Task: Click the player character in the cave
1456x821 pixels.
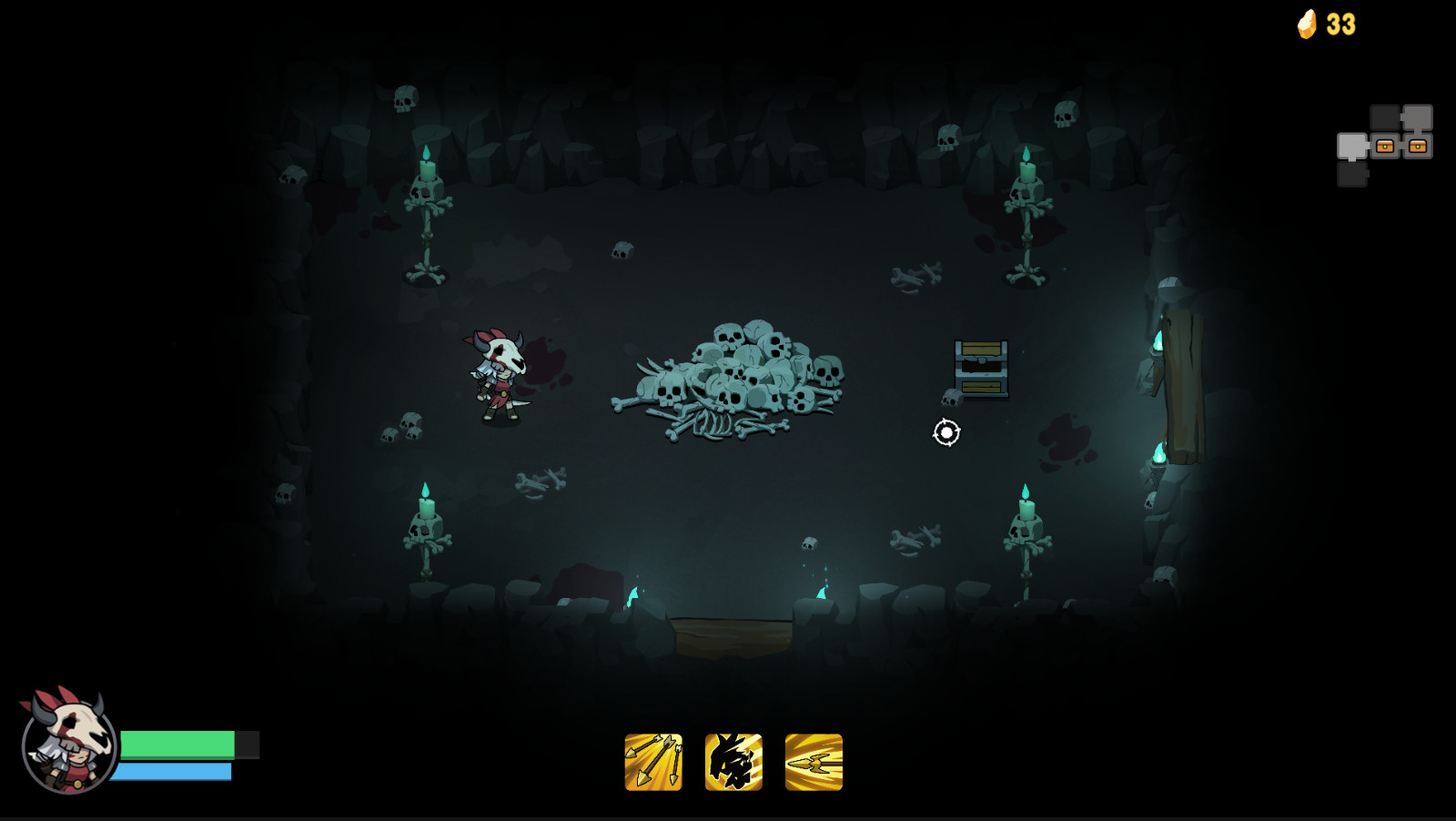Action: pyautogui.click(x=500, y=373)
